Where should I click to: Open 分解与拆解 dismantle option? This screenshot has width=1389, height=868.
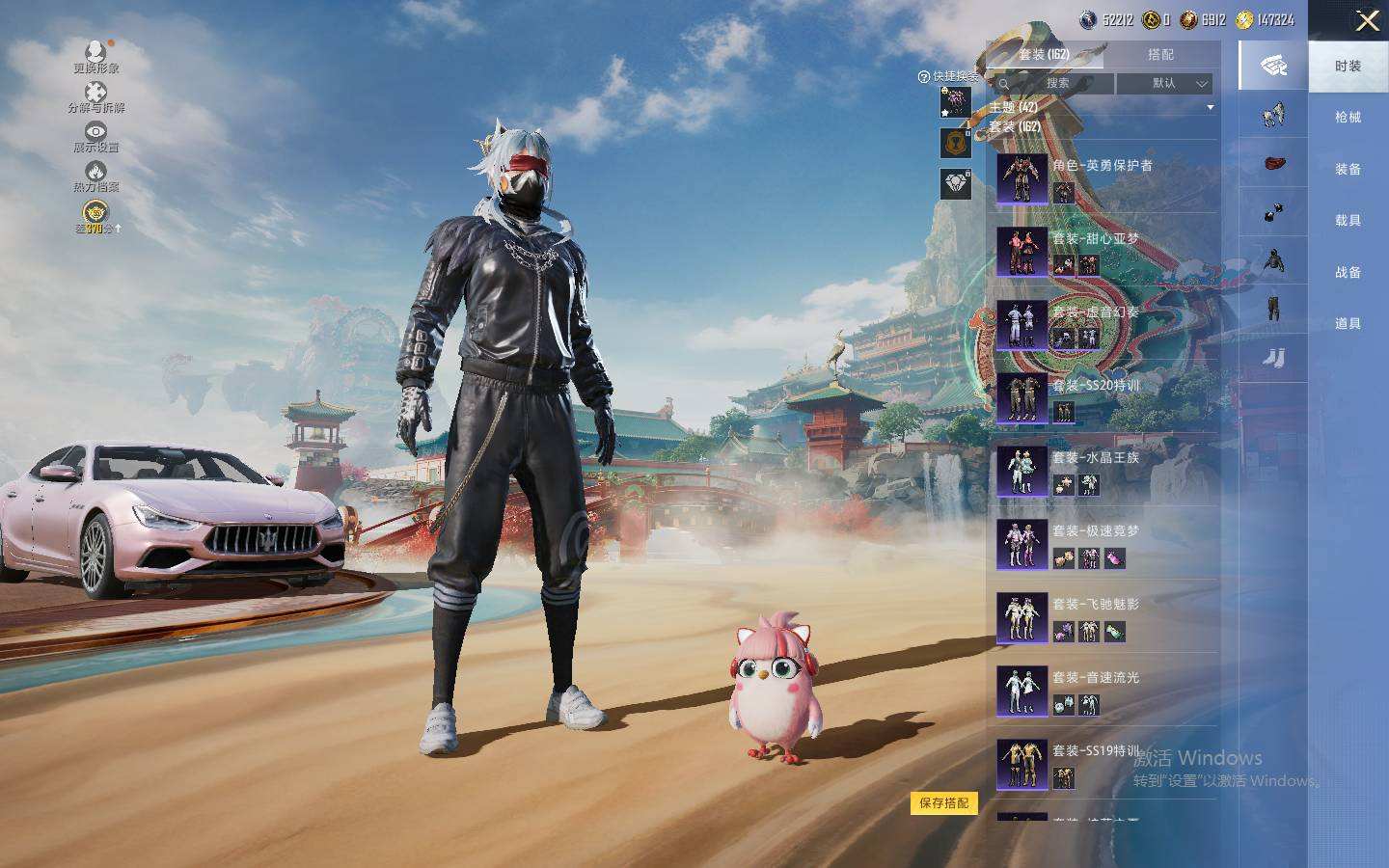(95, 96)
